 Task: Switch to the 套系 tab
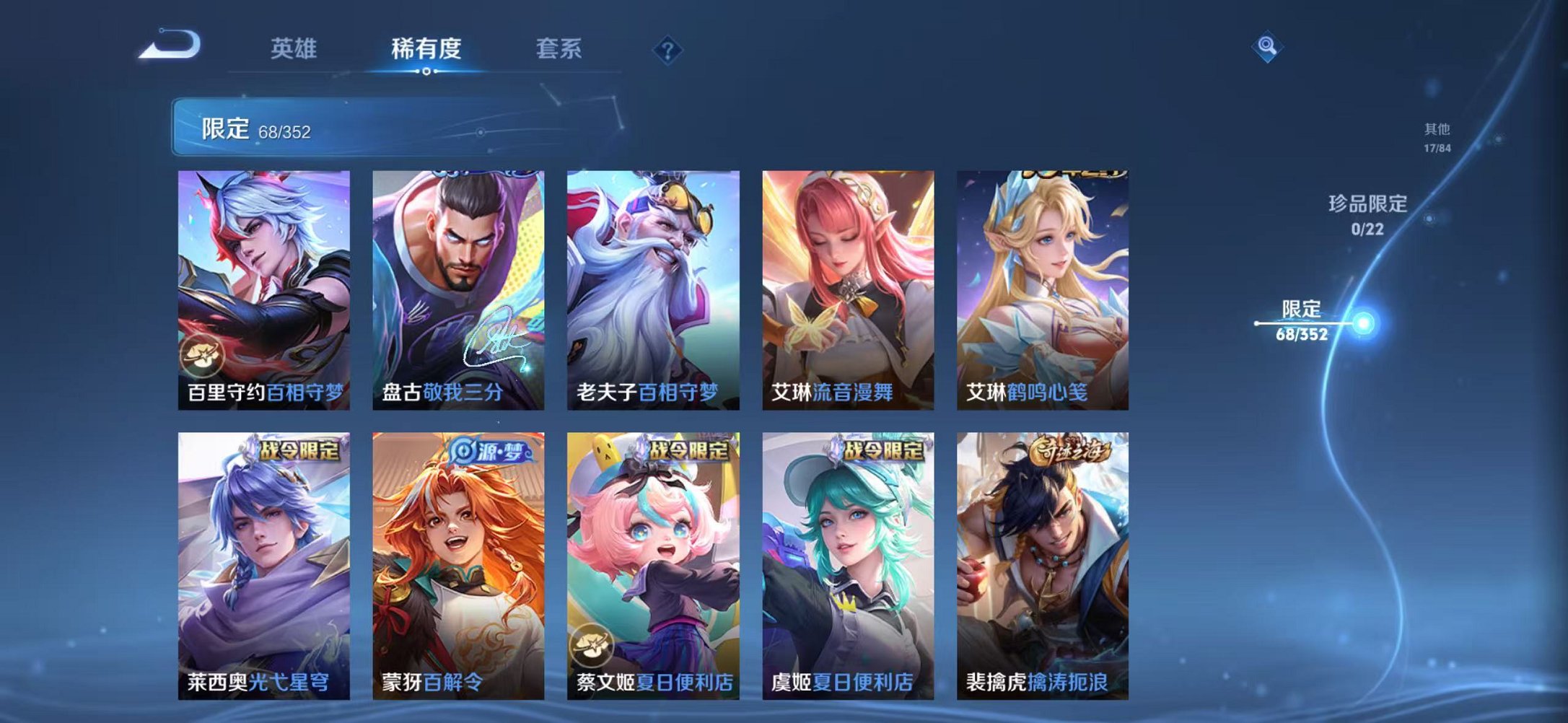[559, 49]
